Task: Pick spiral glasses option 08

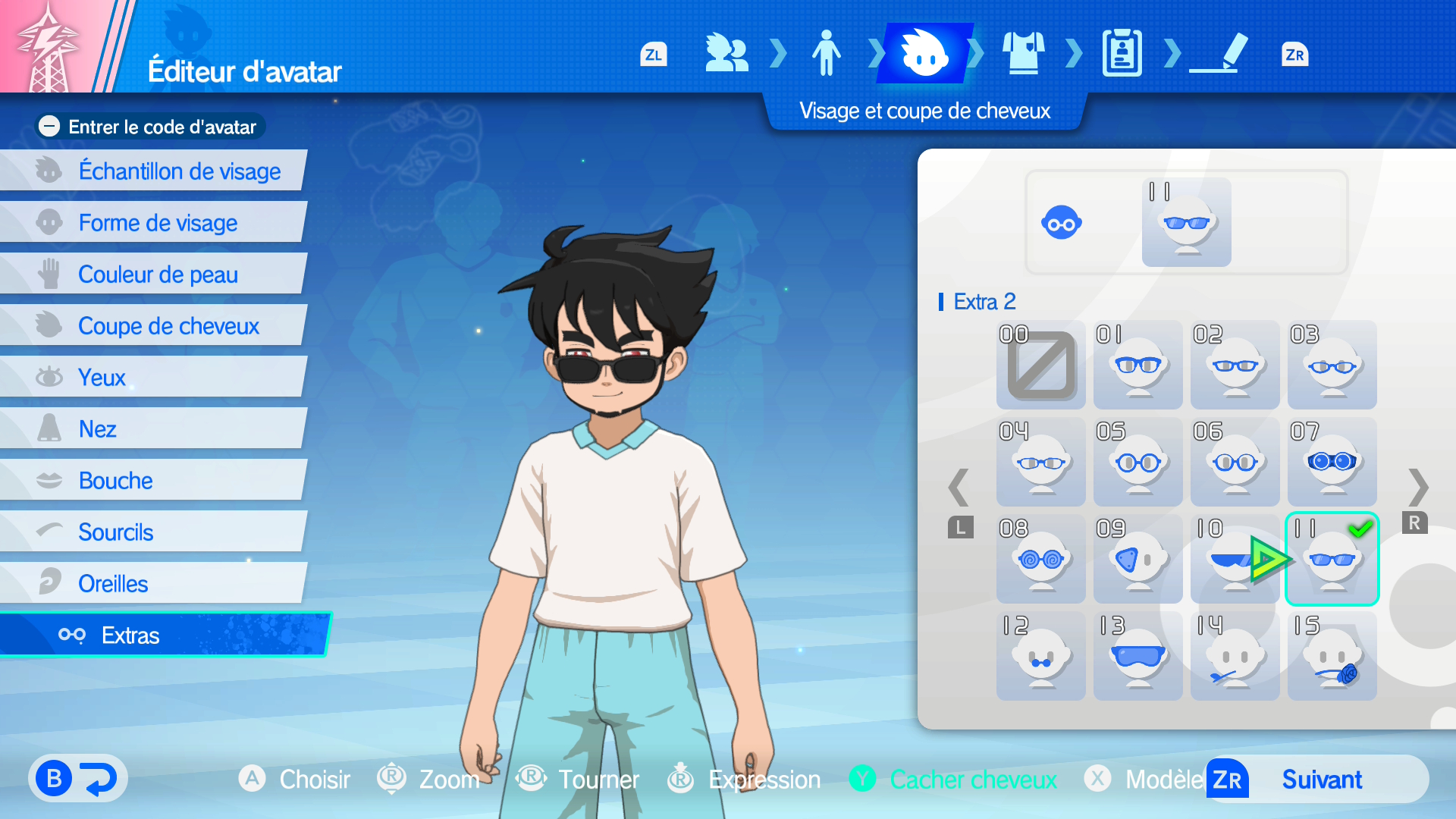Action: pyautogui.click(x=1040, y=560)
